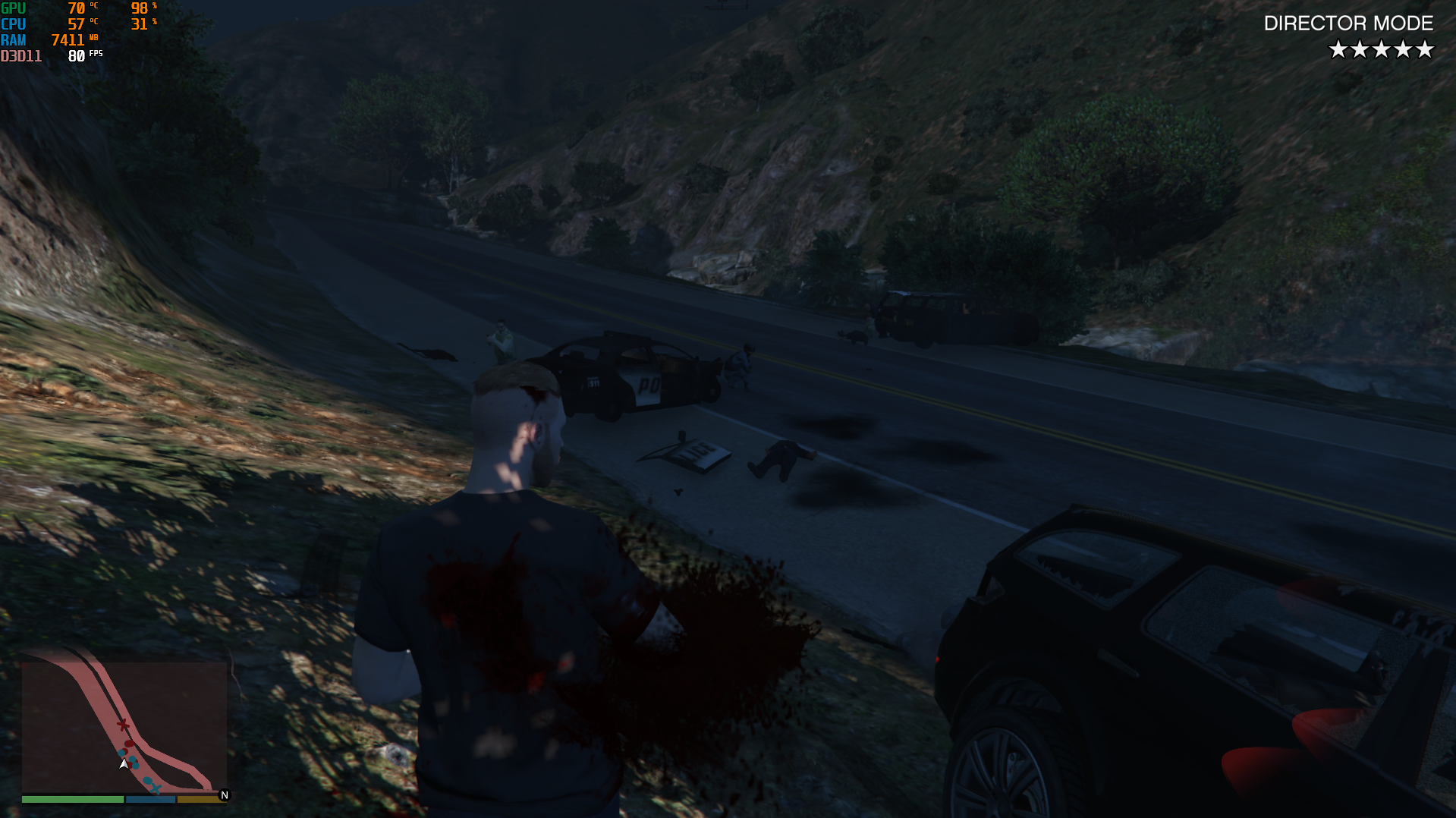Image resolution: width=1456 pixels, height=818 pixels.
Task: Select the red X blip on the minimap
Action: pyautogui.click(x=122, y=725)
